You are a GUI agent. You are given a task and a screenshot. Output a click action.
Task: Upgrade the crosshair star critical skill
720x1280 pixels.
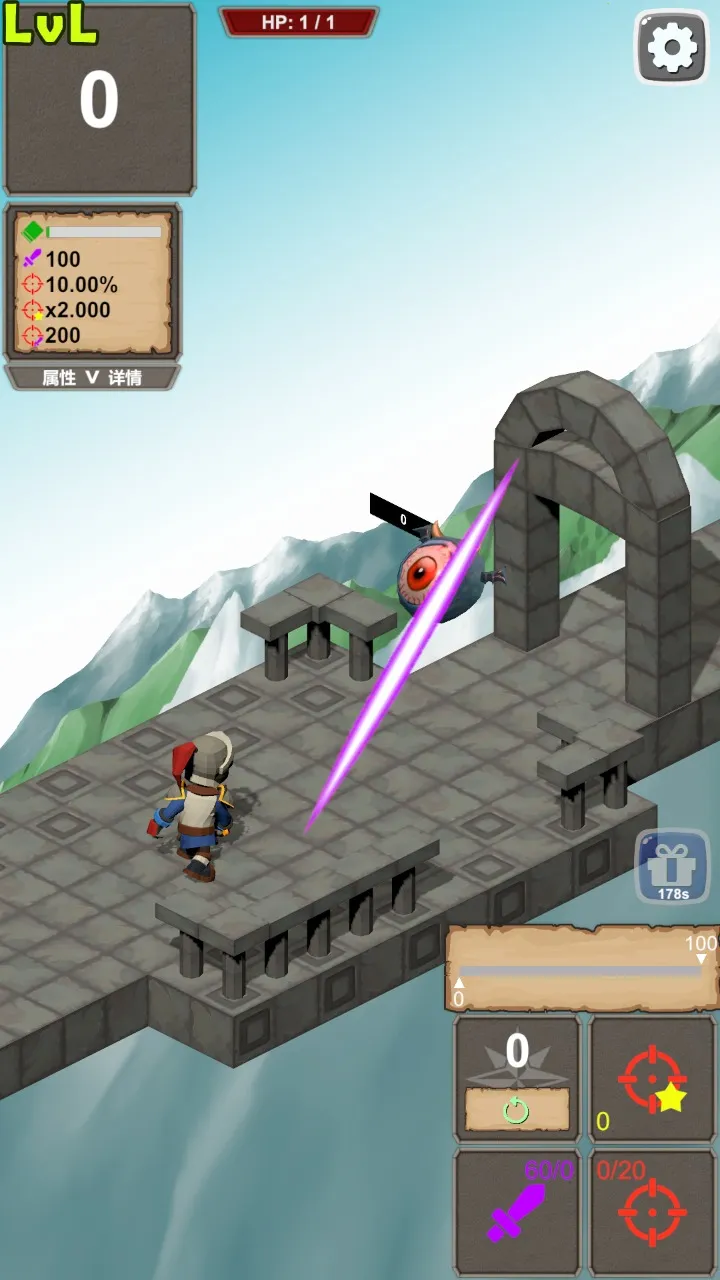[x=652, y=1079]
